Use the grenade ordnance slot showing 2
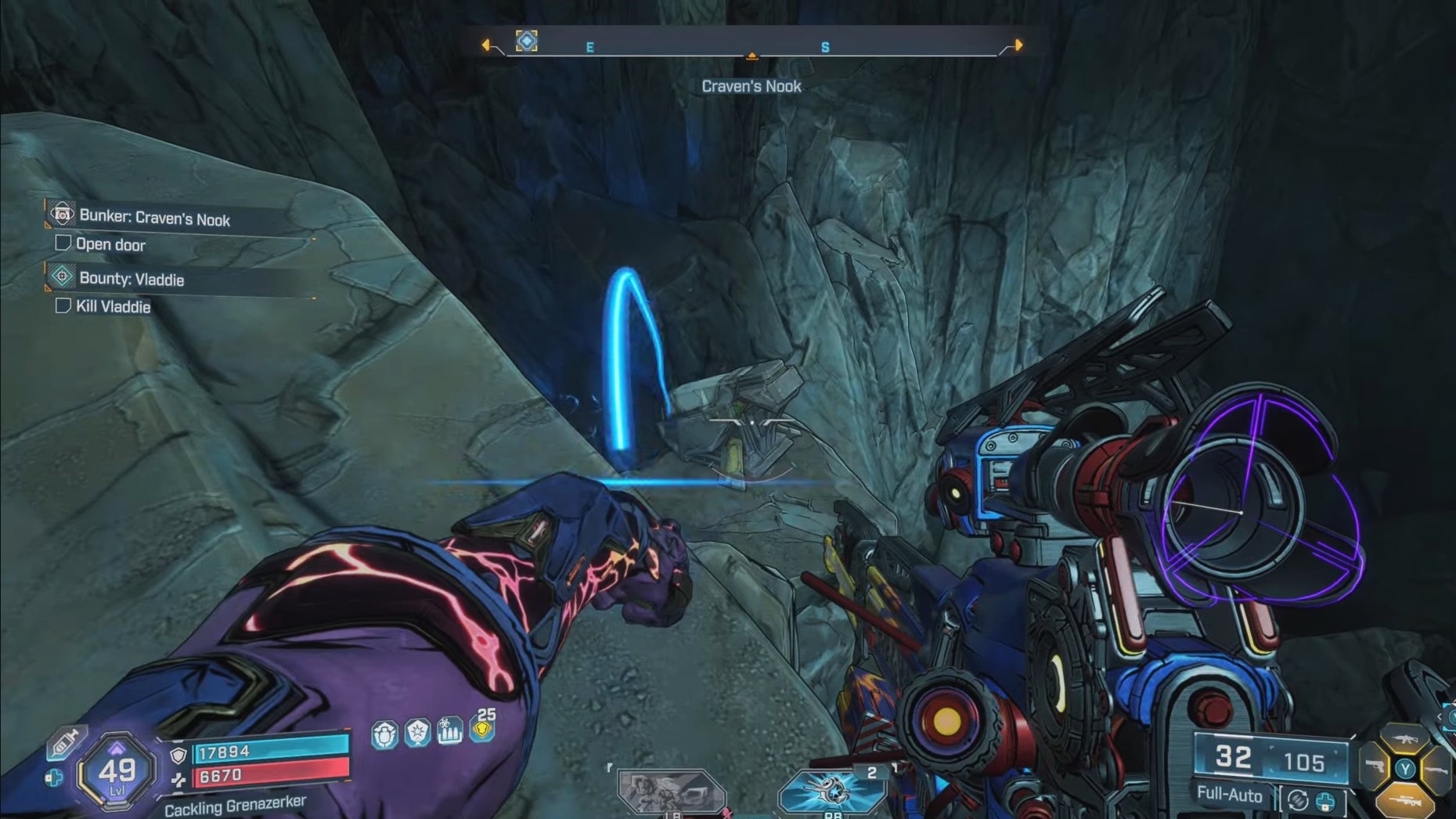This screenshot has height=819, width=1456. [x=832, y=791]
